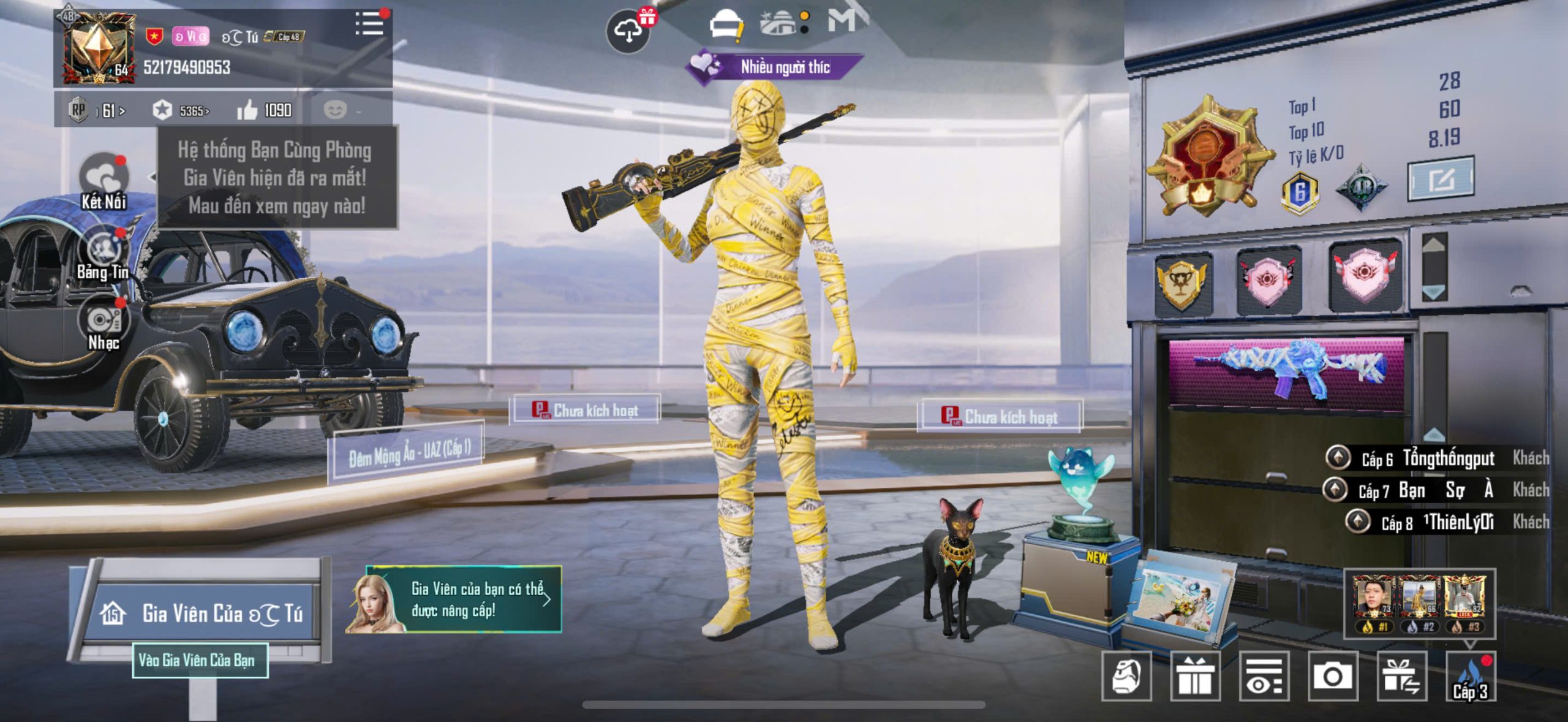Screen dimensions: 1568x722
Task: Click the visibility list eye button
Action: tap(1264, 676)
